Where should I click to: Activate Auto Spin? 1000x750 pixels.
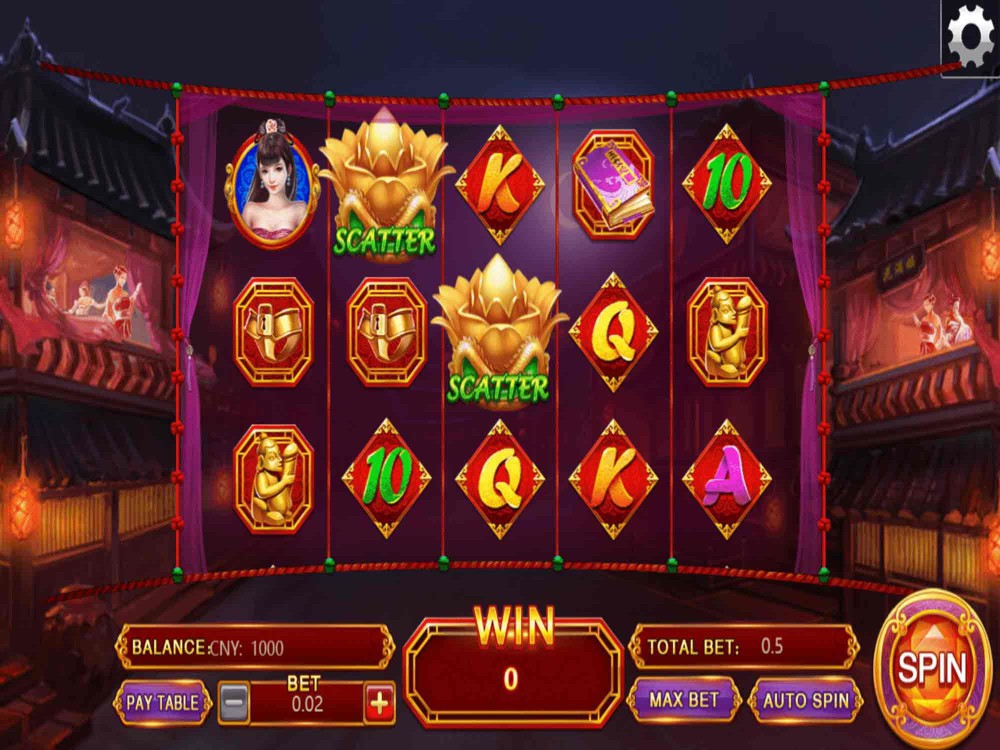[806, 700]
